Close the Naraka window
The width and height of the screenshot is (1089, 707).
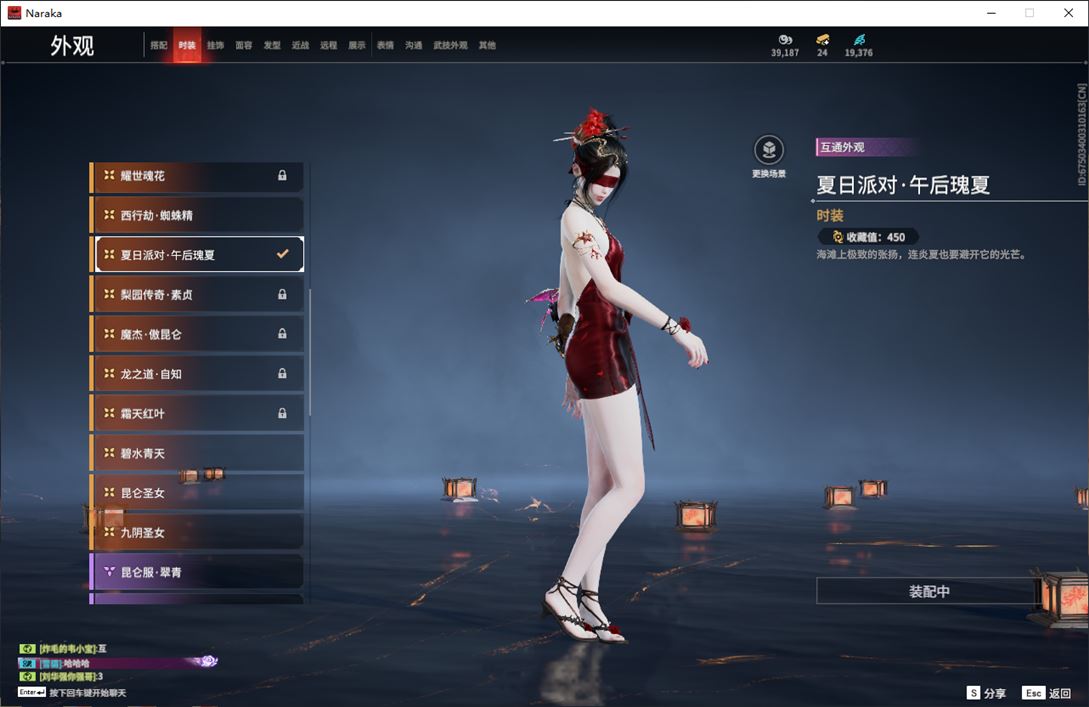pyautogui.click(x=1067, y=13)
